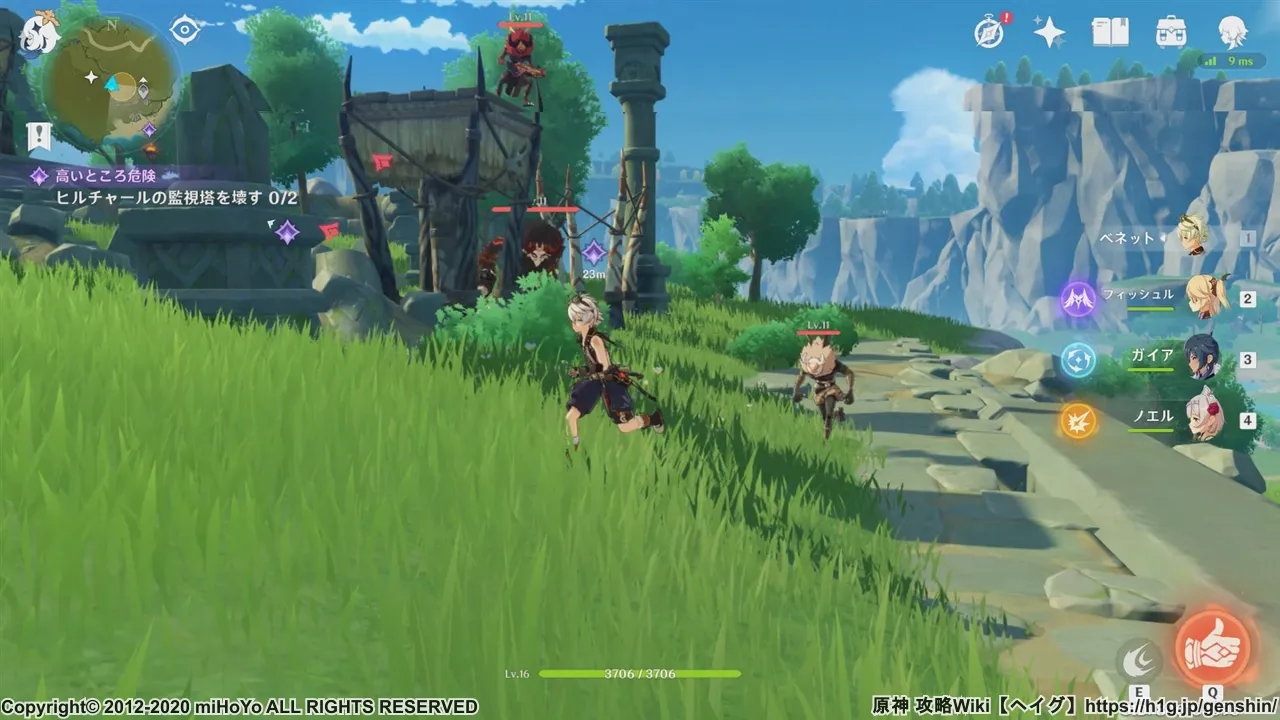Open the character screen icon
This screenshot has height=720, width=1280.
tap(1232, 33)
